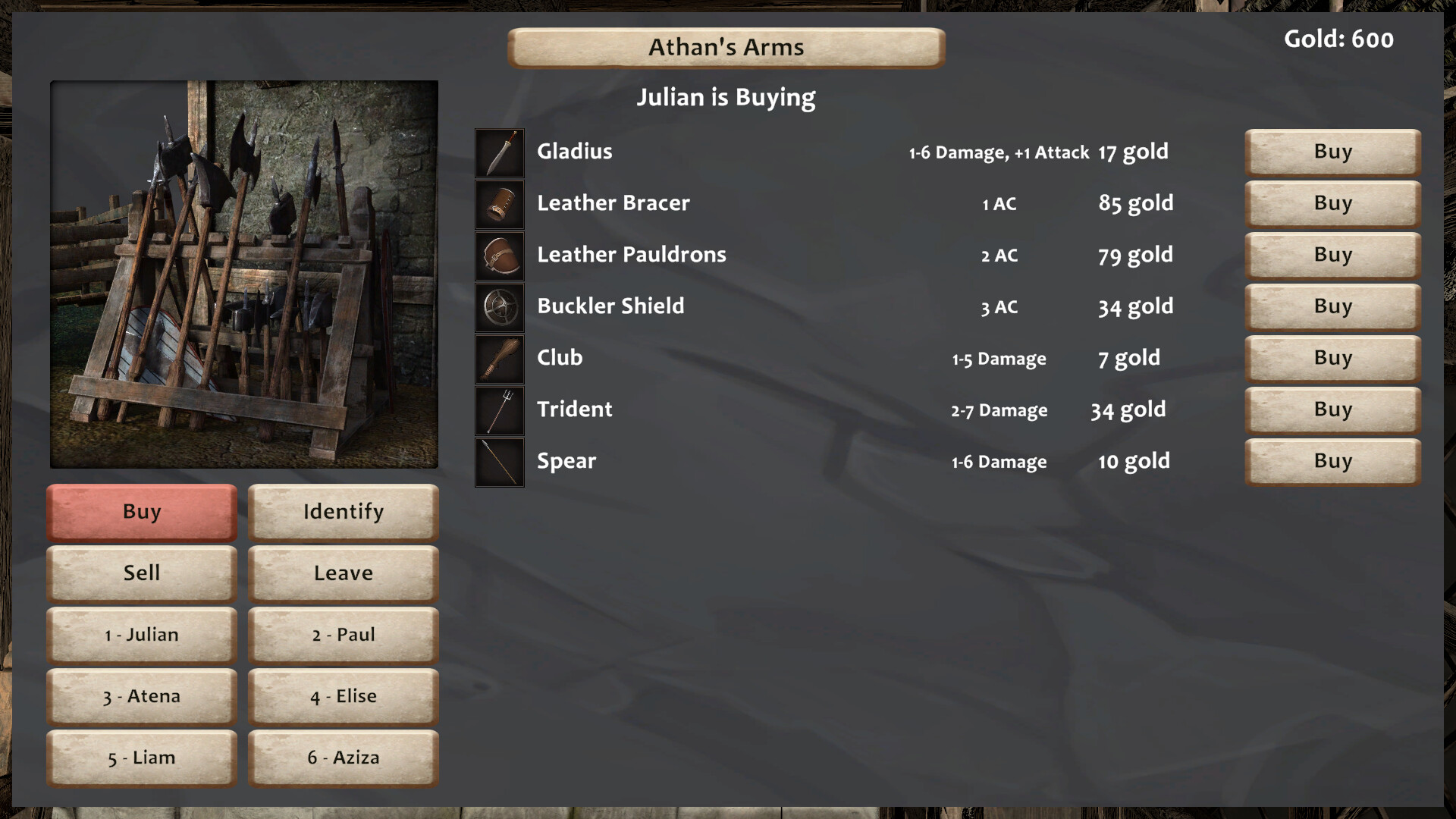The height and width of the screenshot is (819, 1456).
Task: Buy the Club for 7 gold
Action: point(1332,358)
